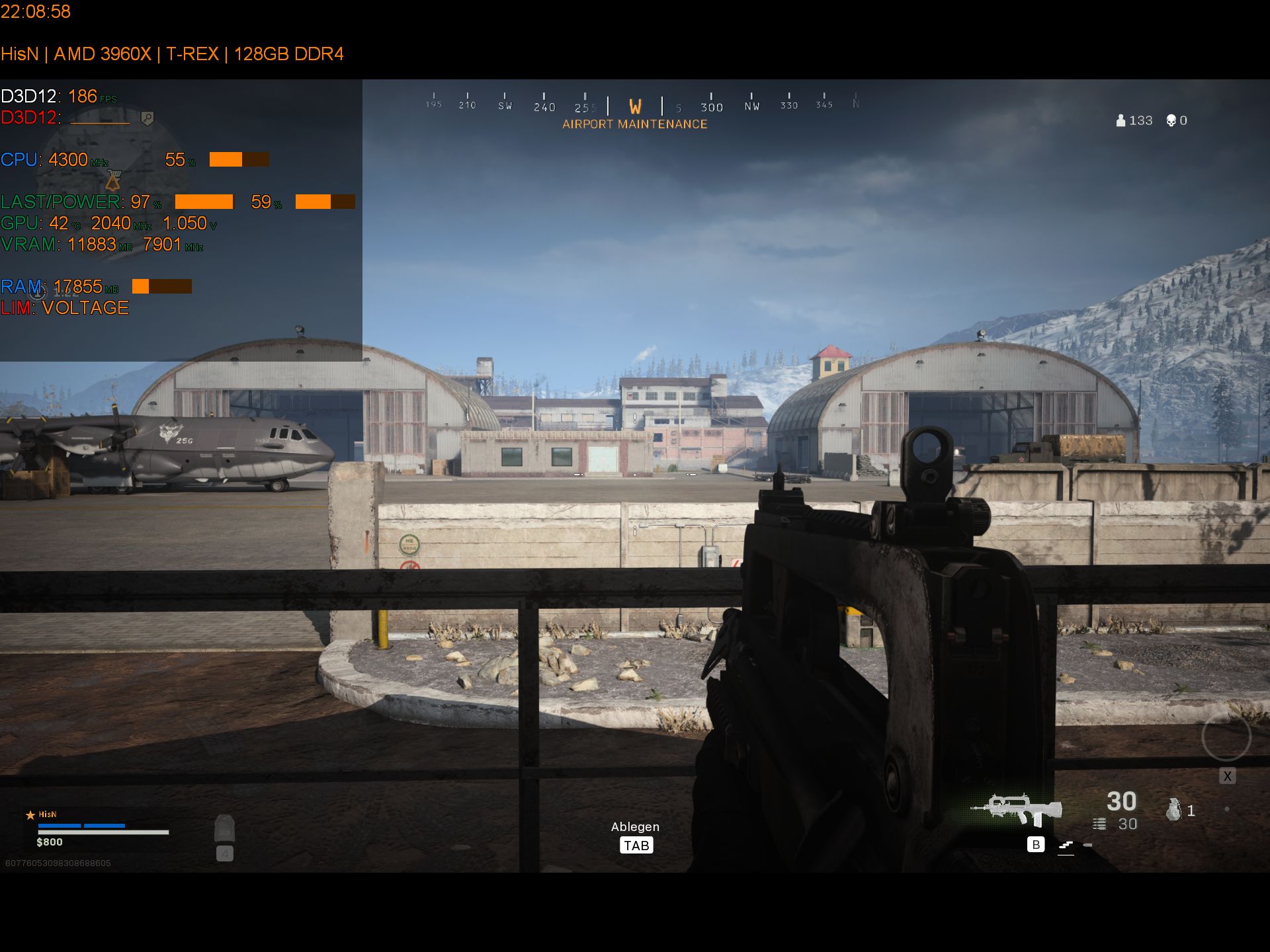Click the $800 cash display
Image resolution: width=1270 pixels, height=952 pixels.
[x=49, y=842]
